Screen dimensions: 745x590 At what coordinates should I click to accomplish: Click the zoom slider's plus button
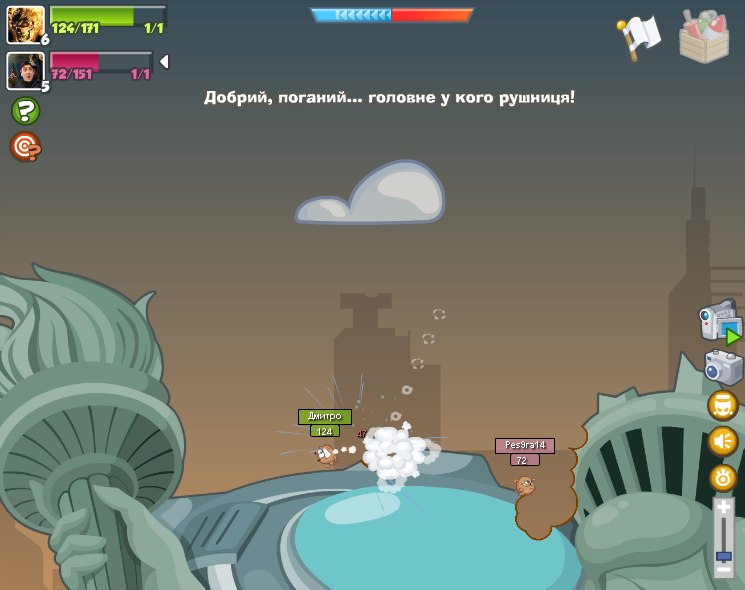point(723,509)
